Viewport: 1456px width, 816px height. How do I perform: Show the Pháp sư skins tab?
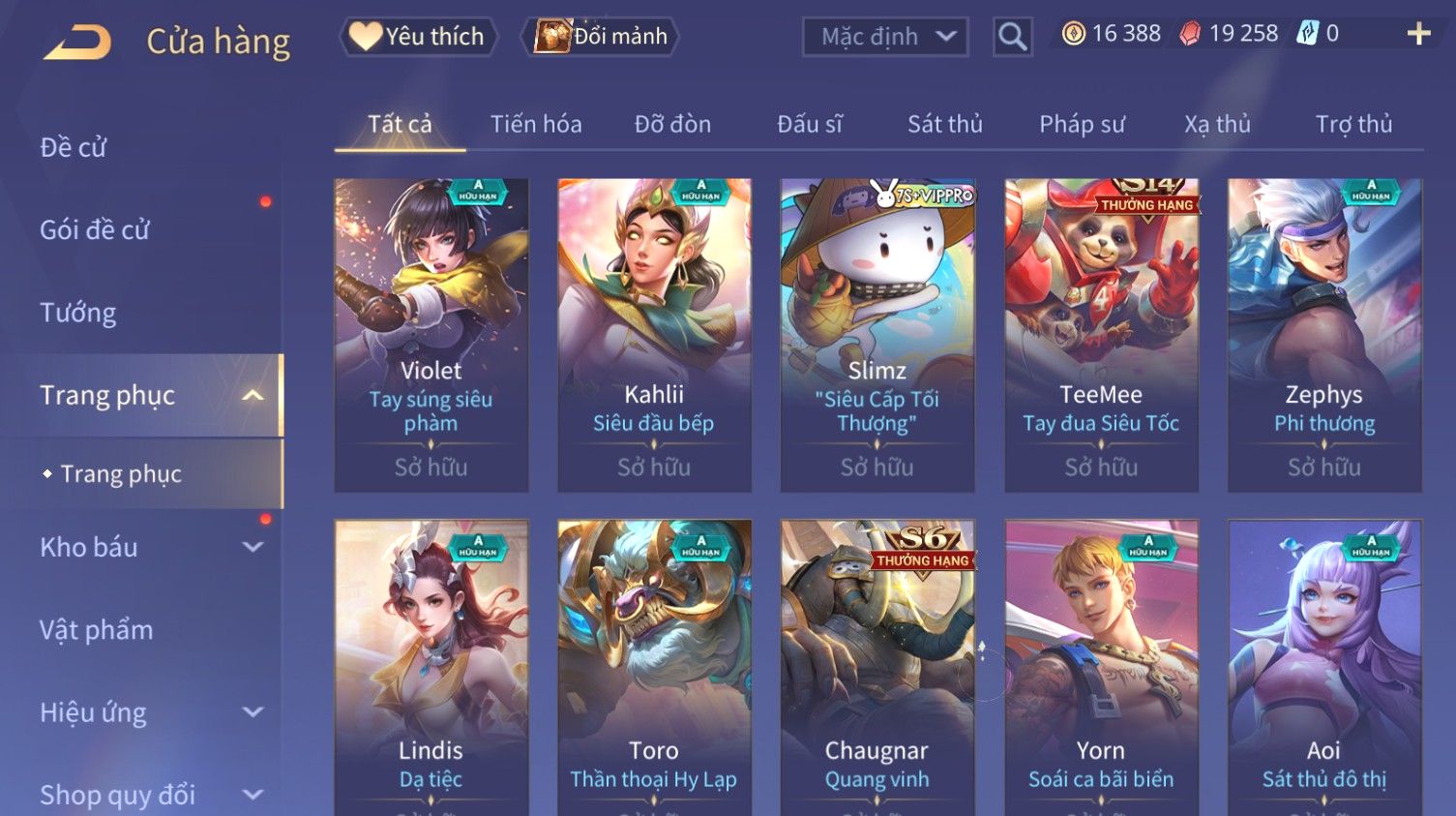click(x=1082, y=125)
